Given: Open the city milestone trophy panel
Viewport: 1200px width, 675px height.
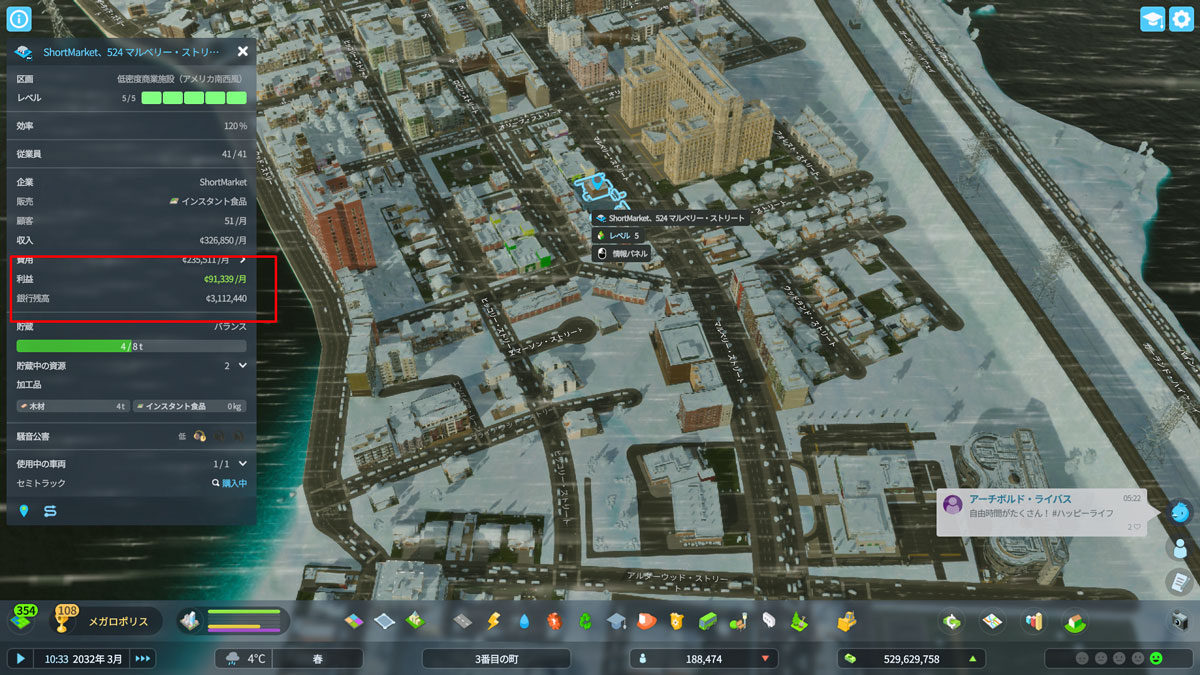Looking at the screenshot, I should (67, 621).
